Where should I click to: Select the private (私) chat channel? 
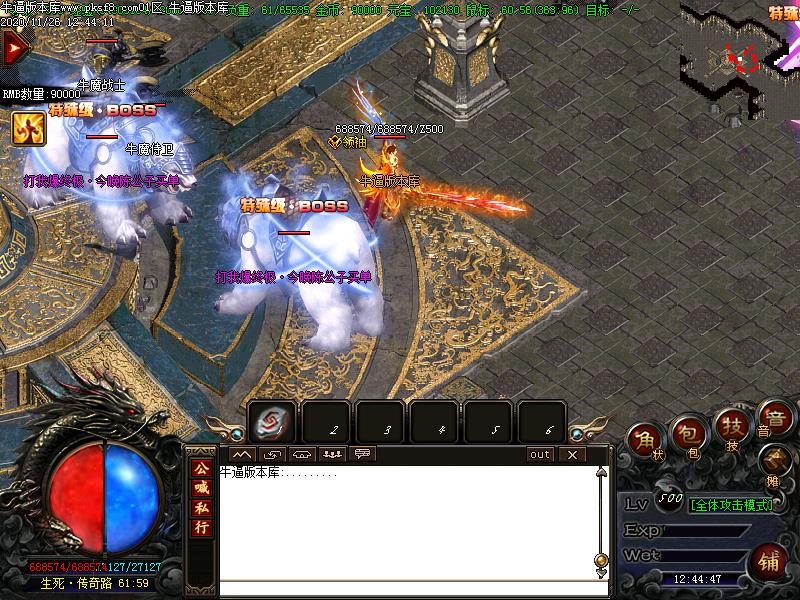coord(202,508)
